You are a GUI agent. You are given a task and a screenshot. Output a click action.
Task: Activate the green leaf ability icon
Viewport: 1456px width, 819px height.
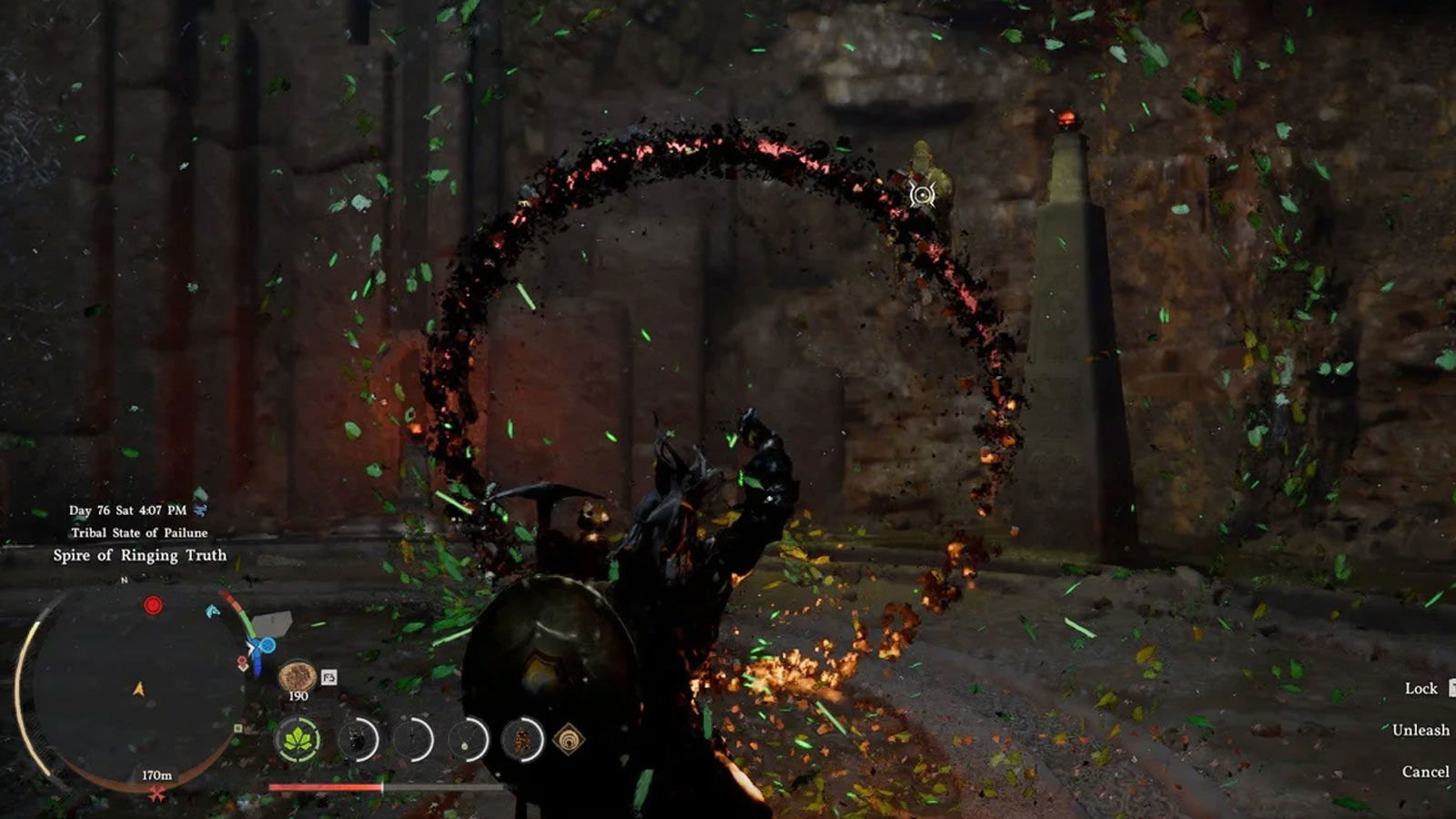point(298,739)
